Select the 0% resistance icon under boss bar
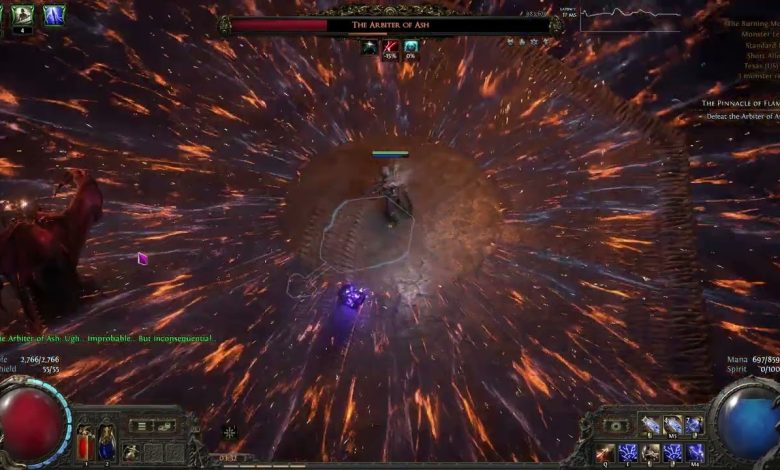Screen dimensions: 780x470 click(411, 47)
